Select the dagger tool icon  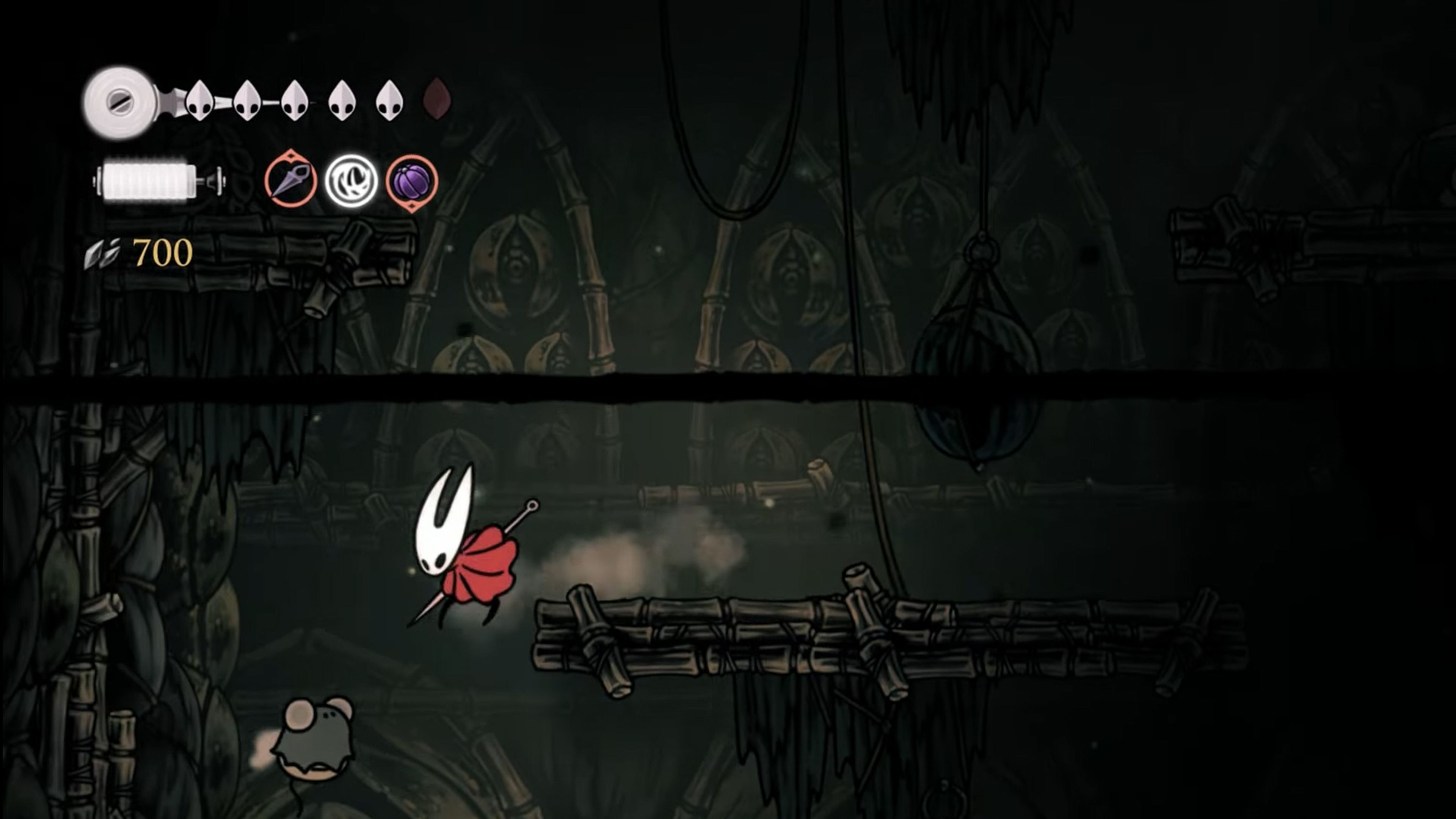[290, 181]
